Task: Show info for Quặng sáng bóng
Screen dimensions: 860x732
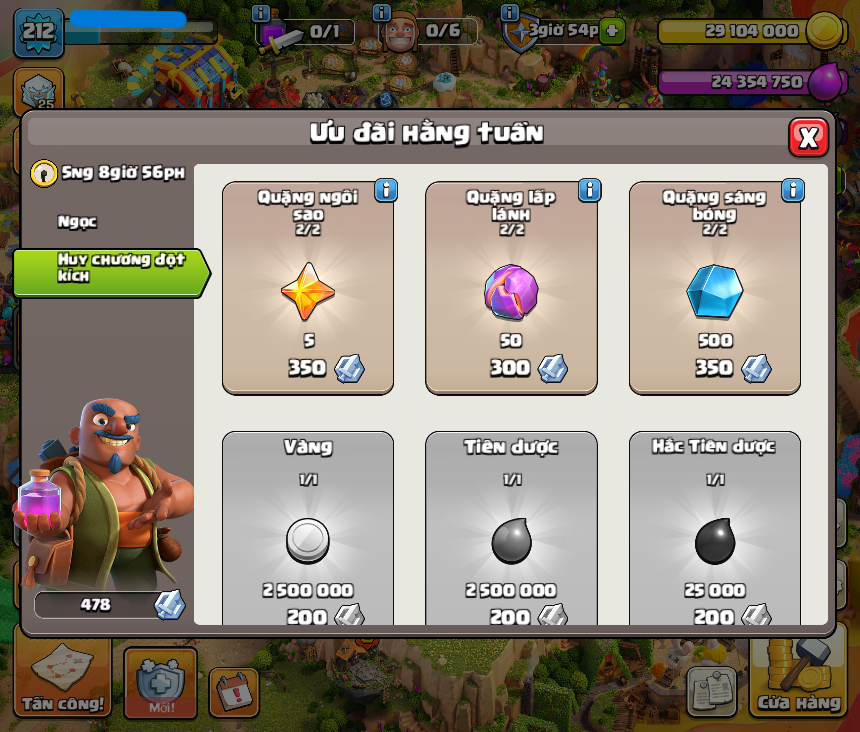Action: point(793,190)
